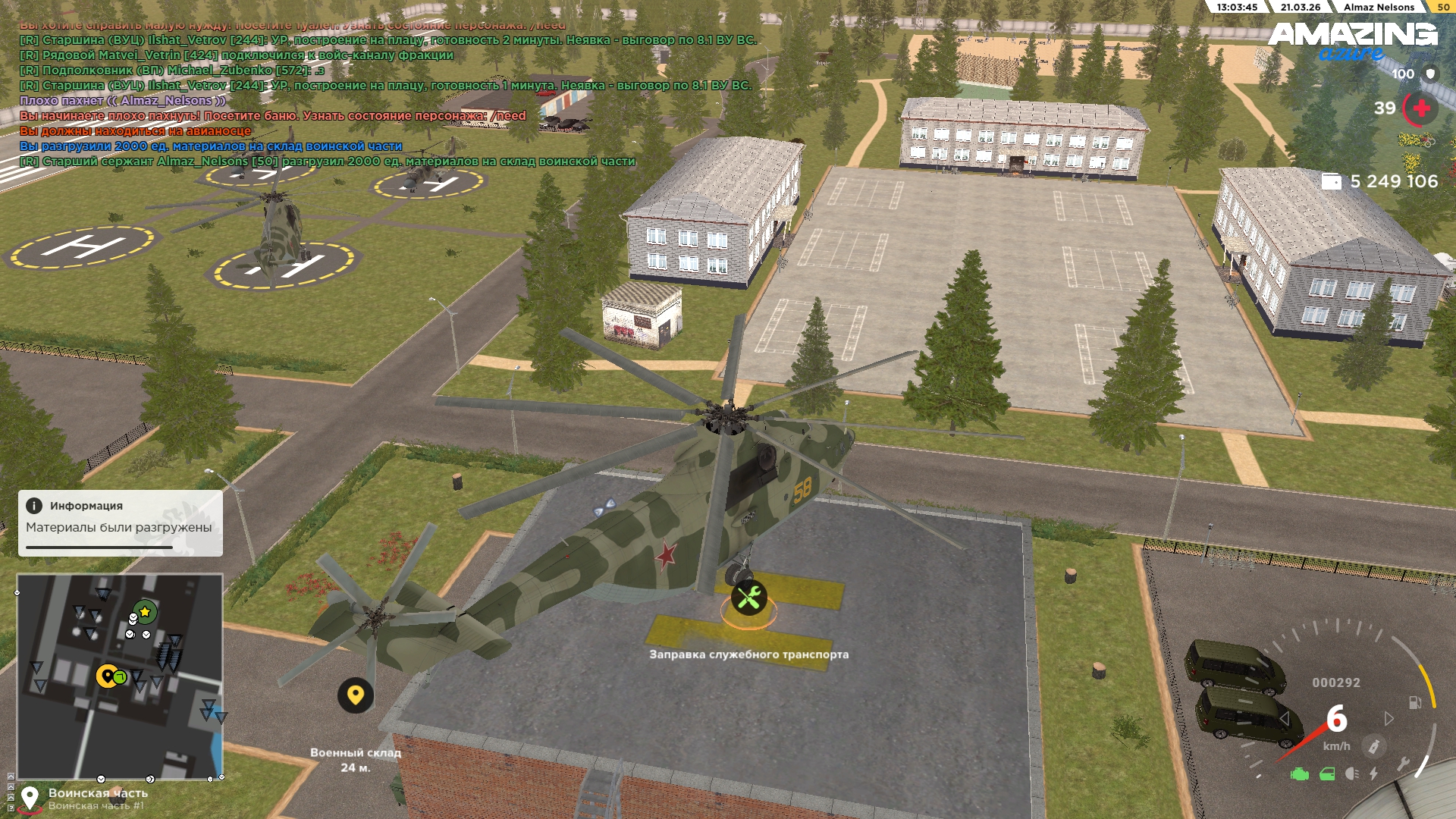Activate the right turn signal arrow
Image resolution: width=1456 pixels, height=819 pixels.
point(1389,718)
